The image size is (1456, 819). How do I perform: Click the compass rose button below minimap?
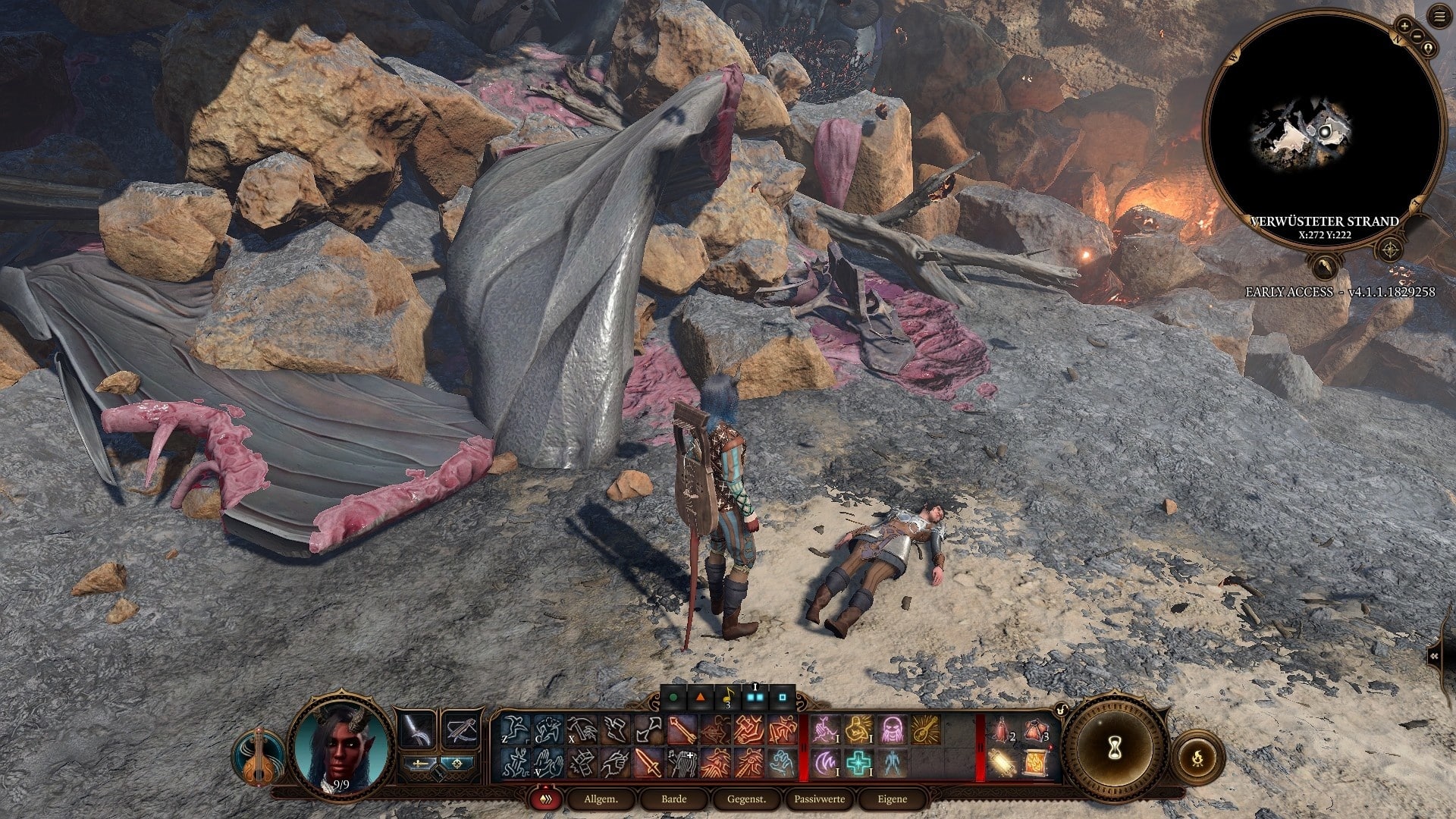[1390, 249]
